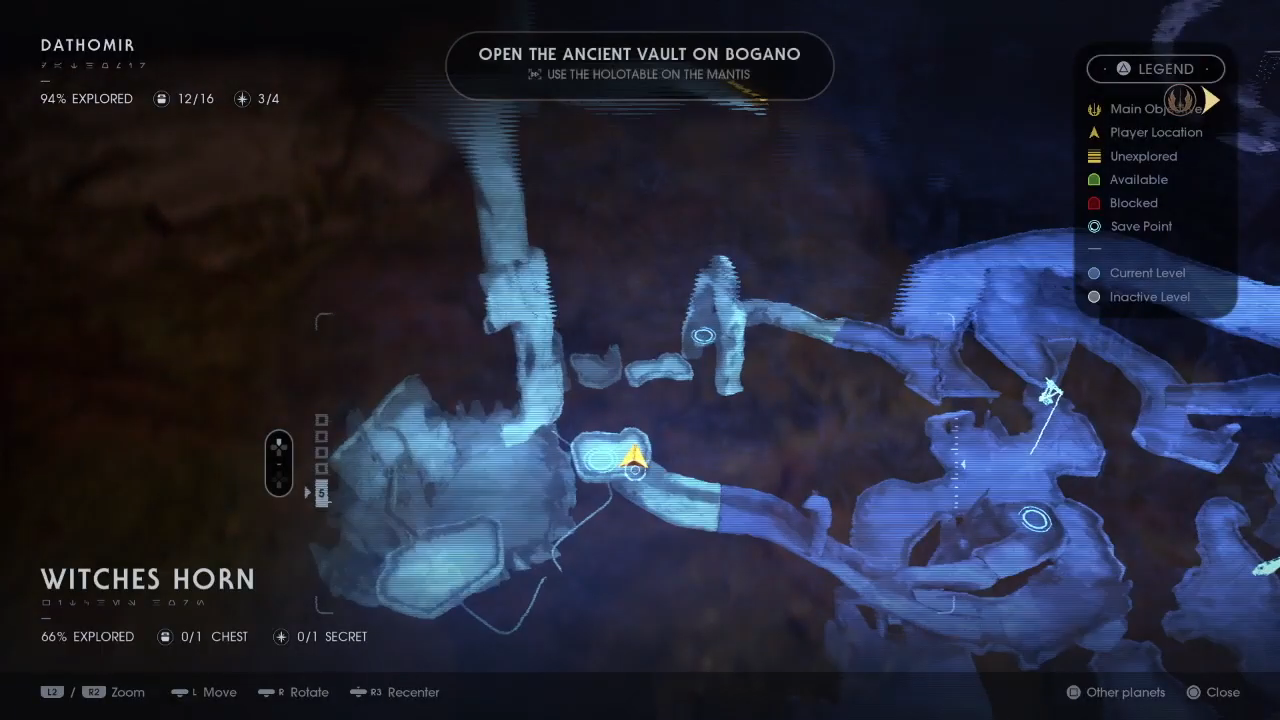
Task: Select the yellow Unexplored icon in legend
Action: [1095, 156]
